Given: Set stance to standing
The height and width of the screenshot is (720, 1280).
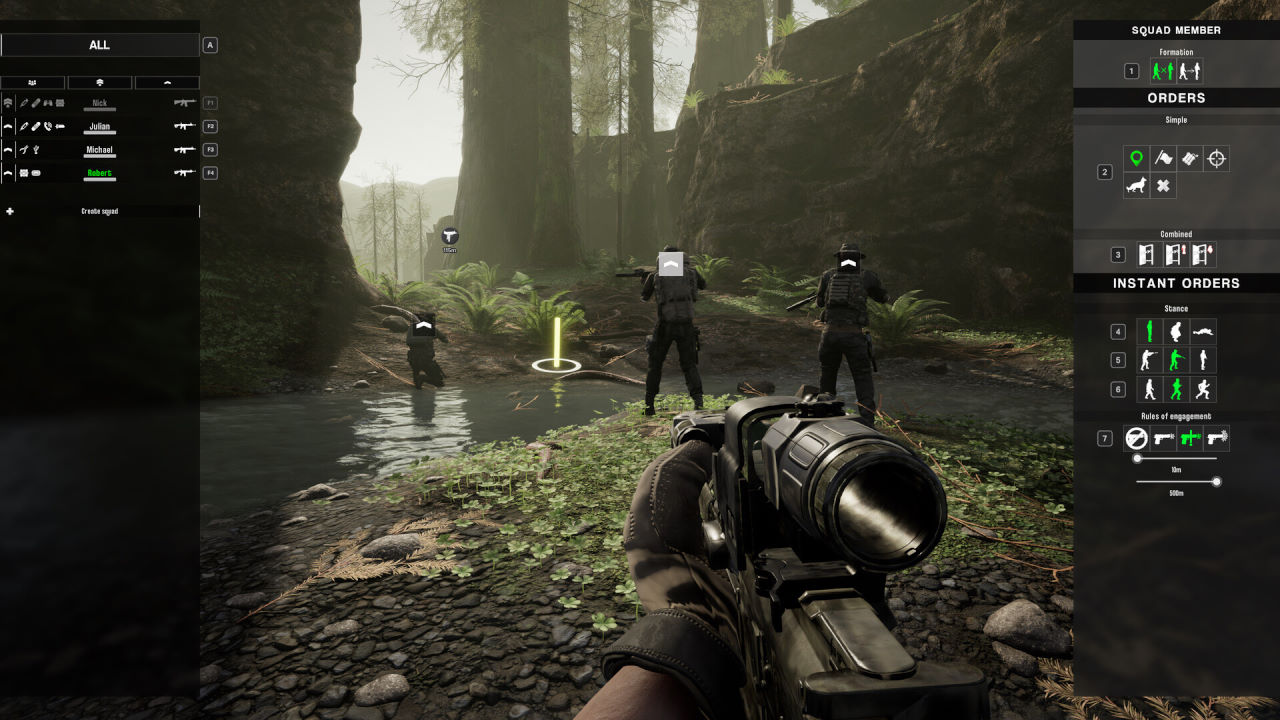Looking at the screenshot, I should pos(1149,332).
